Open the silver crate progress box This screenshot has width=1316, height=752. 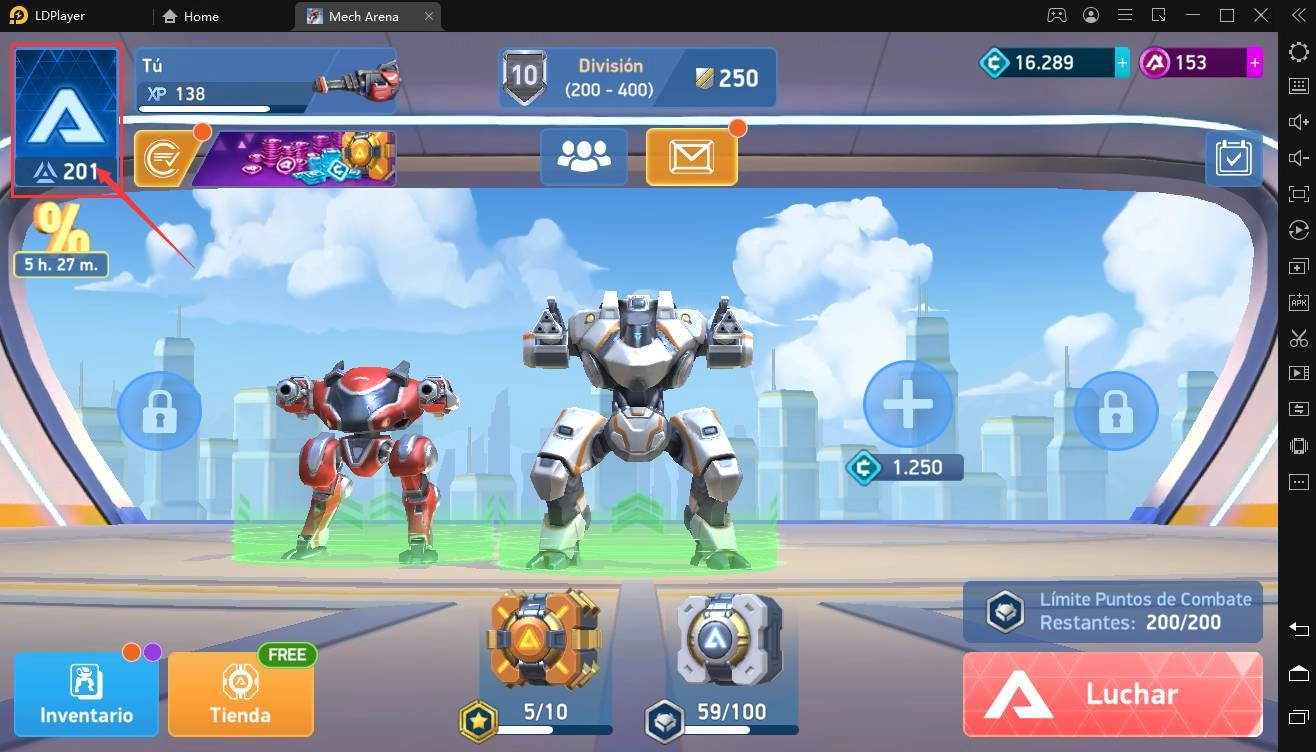729,640
